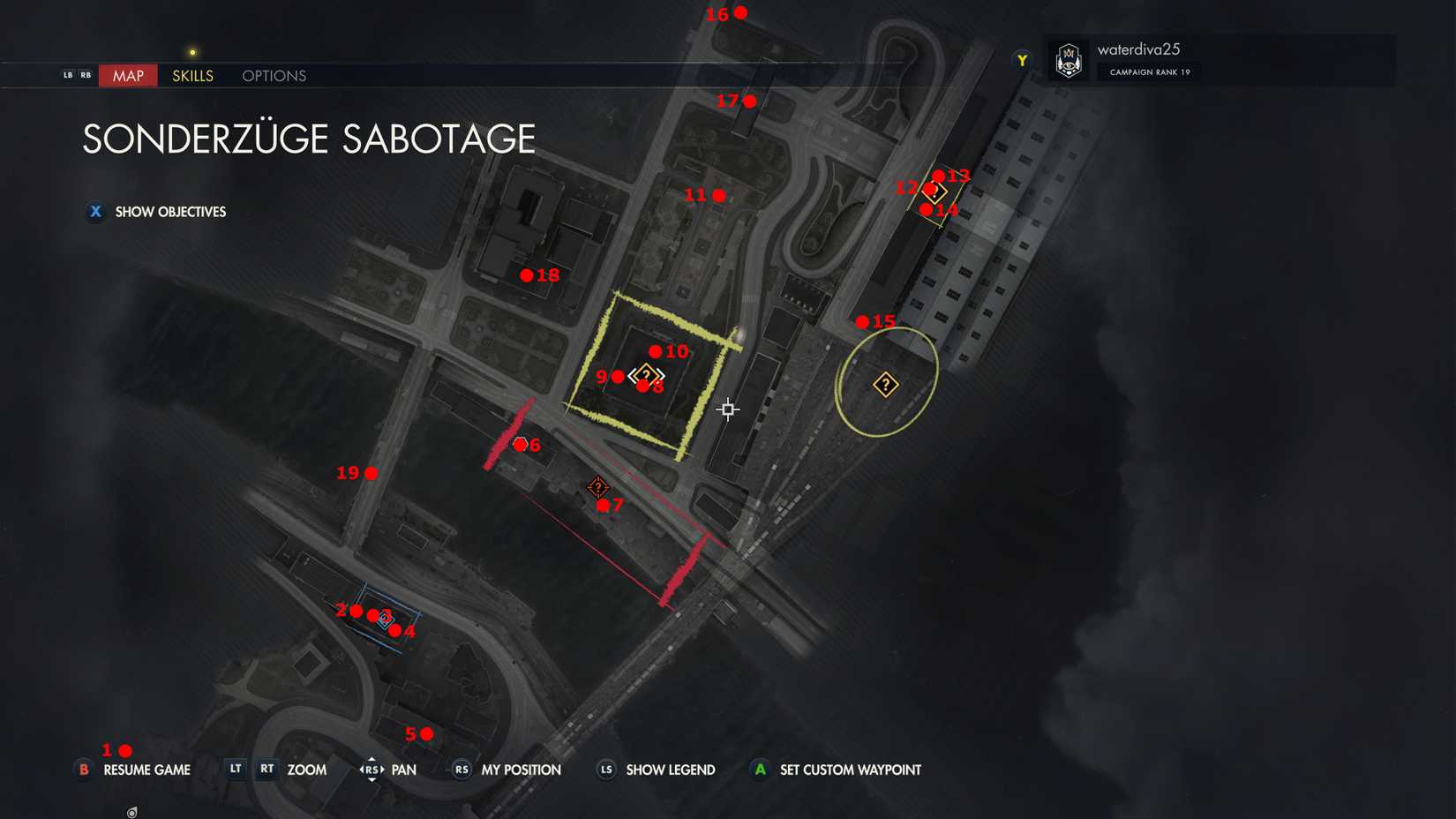Select red marker 19 on the left
Viewport: 1456px width, 819px height.
pyautogui.click(x=371, y=472)
